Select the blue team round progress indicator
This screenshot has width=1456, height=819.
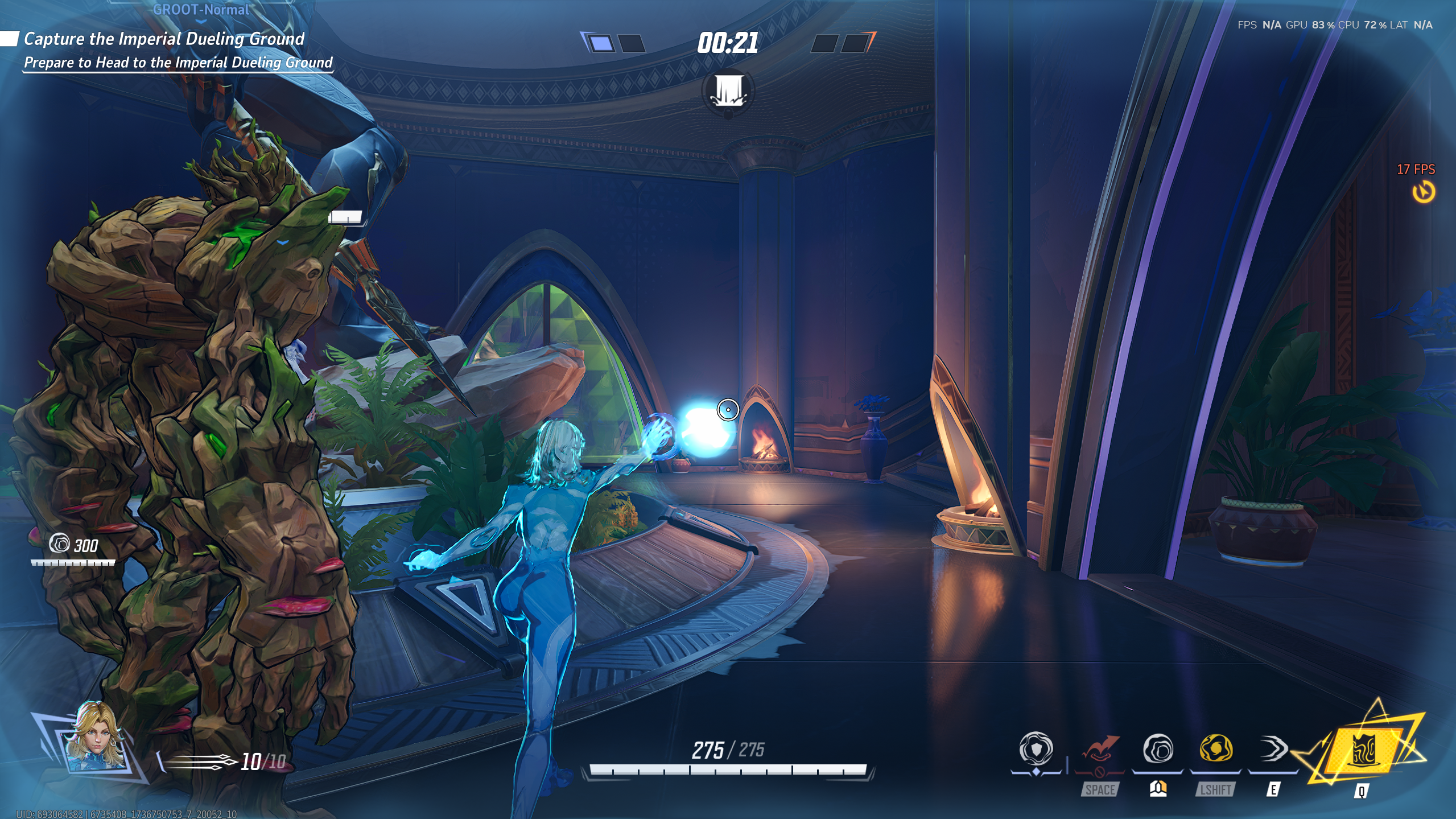point(613,43)
